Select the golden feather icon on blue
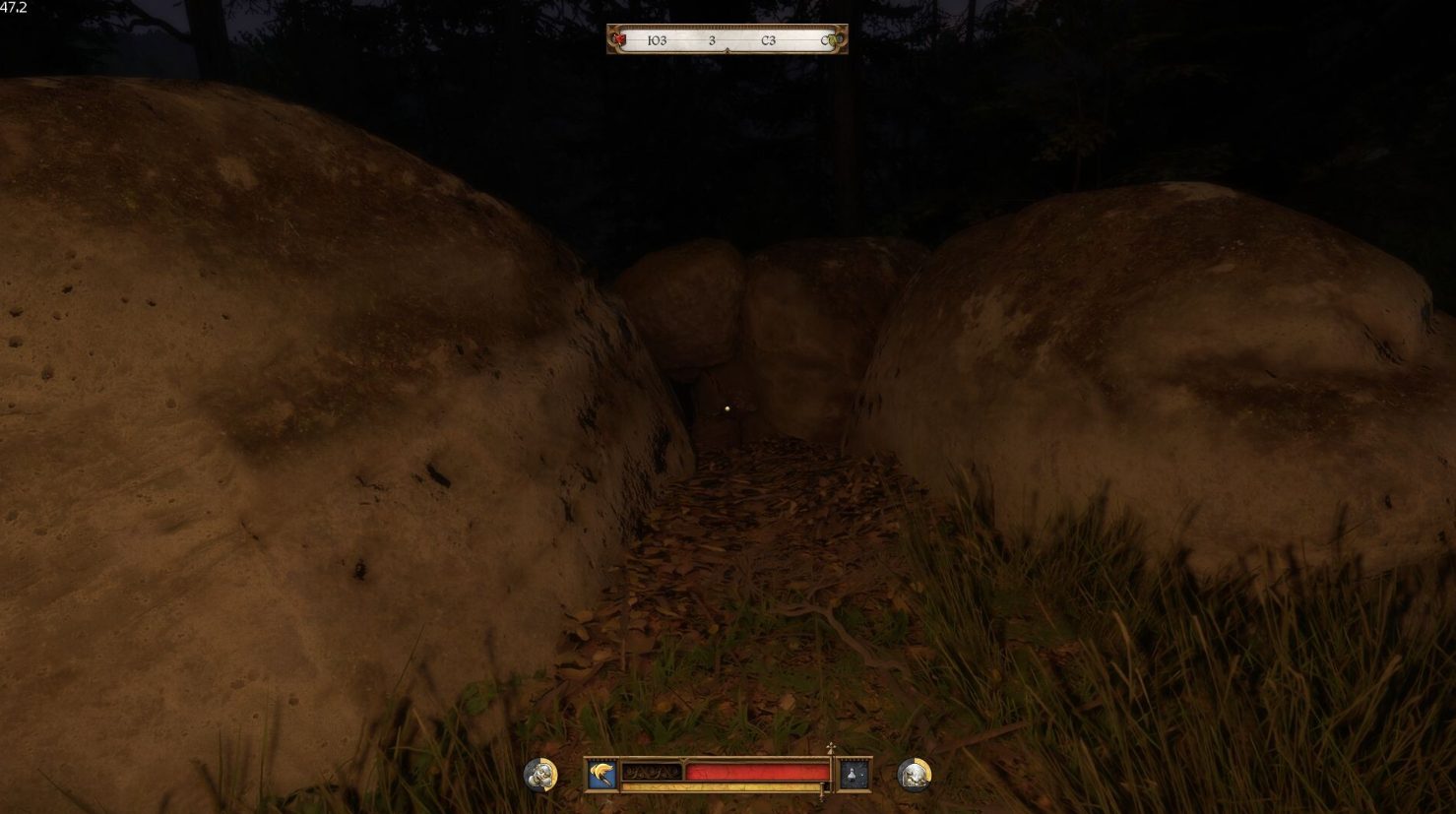This screenshot has height=814, width=1456. coord(601,774)
